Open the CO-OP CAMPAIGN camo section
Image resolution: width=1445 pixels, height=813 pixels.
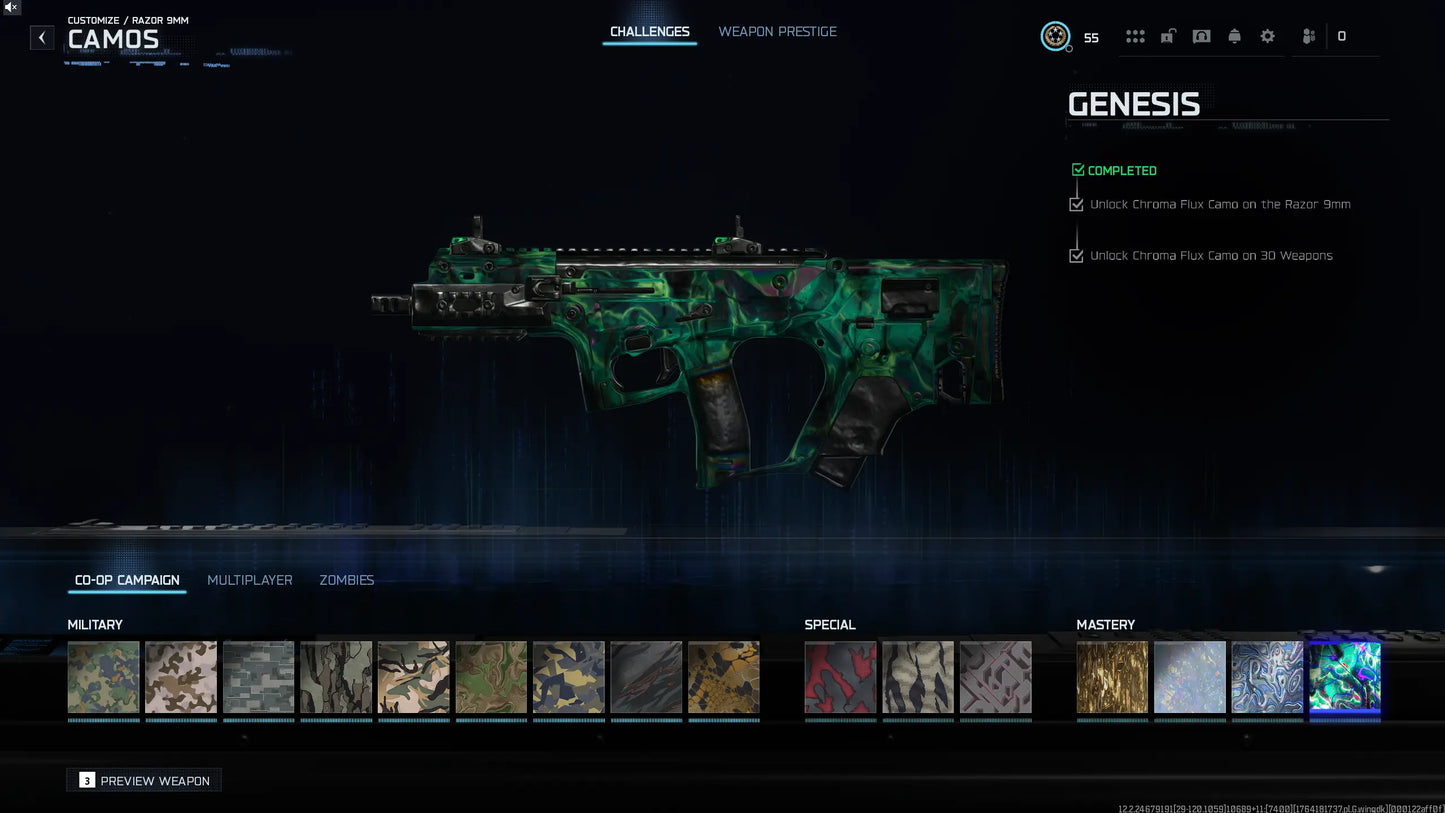[x=126, y=580]
